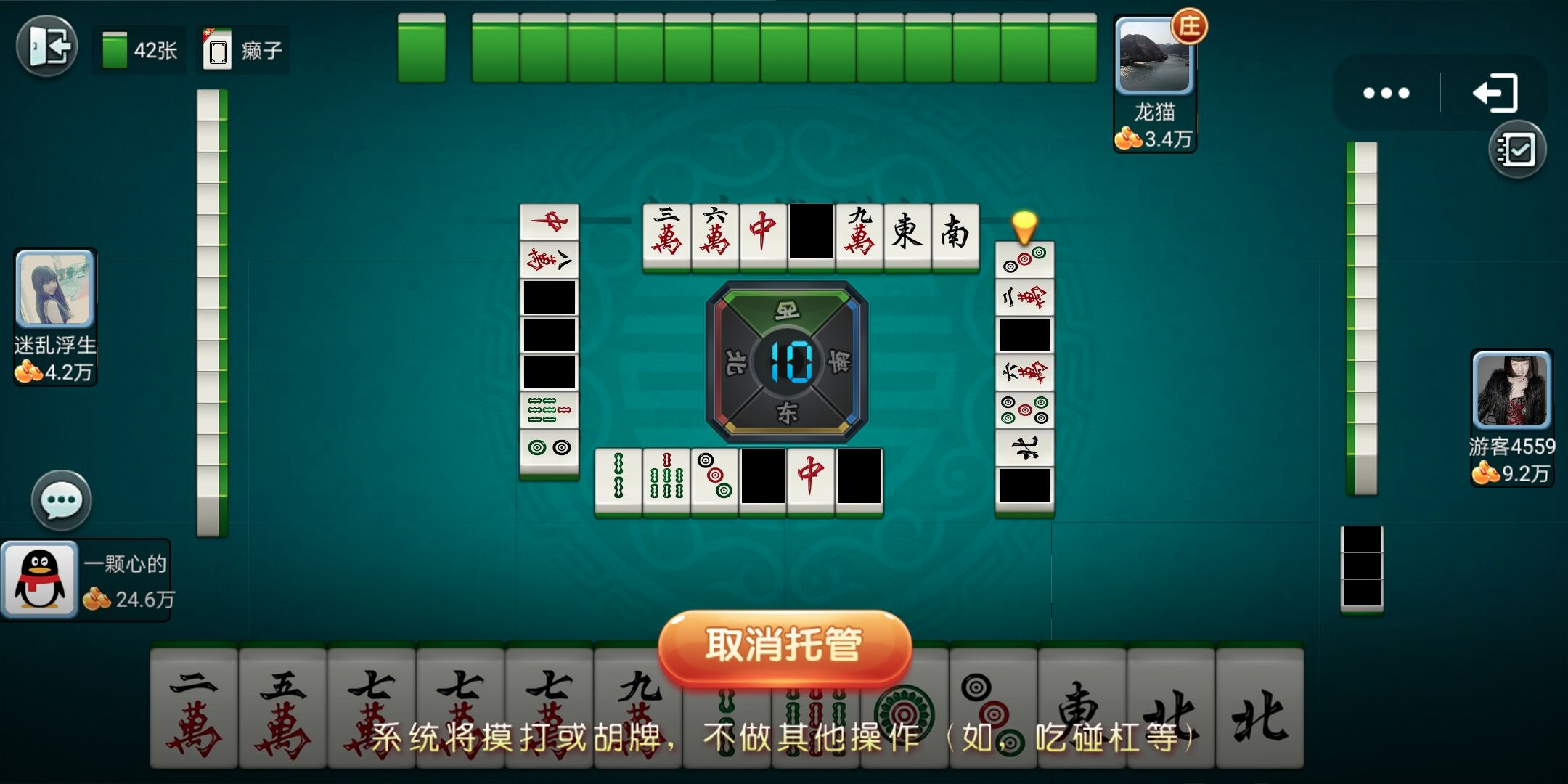Close the mini program with exit arrow
The height and width of the screenshot is (784, 1568).
[1495, 93]
